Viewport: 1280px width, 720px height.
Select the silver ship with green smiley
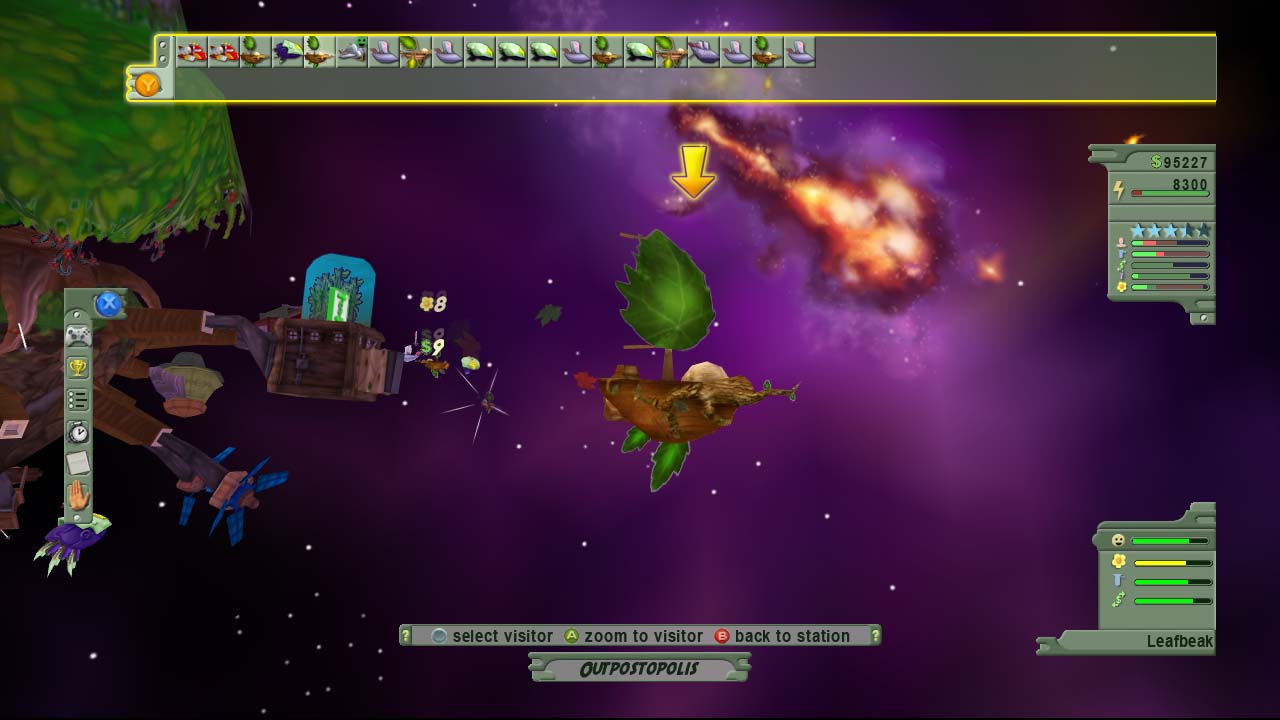pos(351,51)
